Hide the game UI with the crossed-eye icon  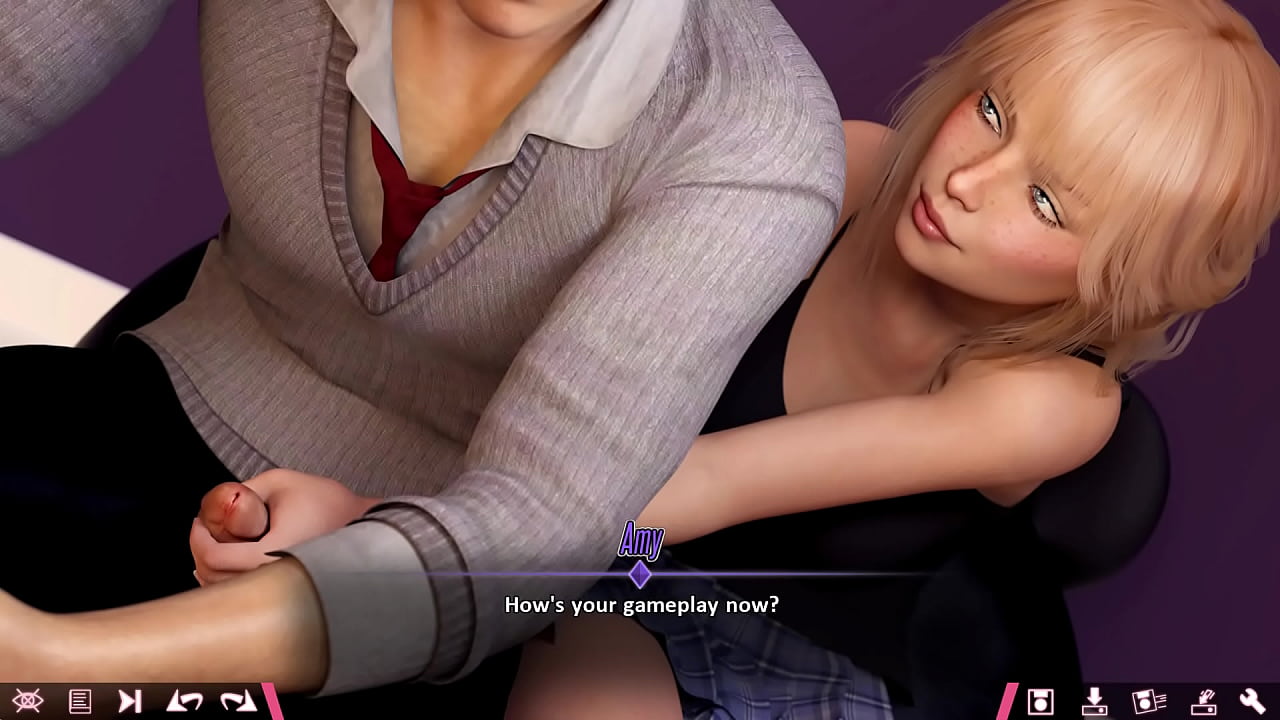coord(28,702)
